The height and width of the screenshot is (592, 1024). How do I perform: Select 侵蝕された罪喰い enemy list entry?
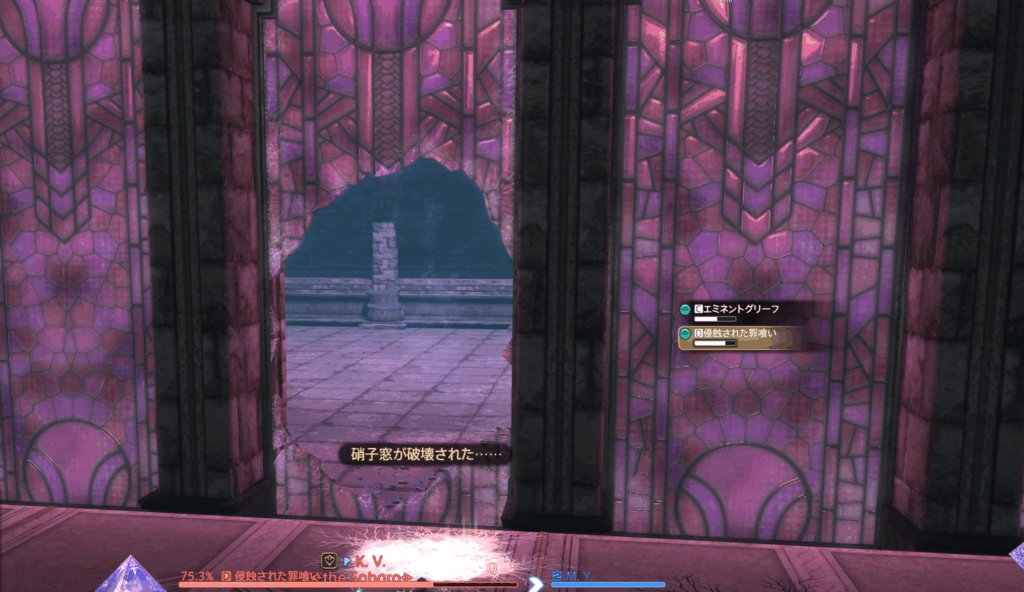742,335
